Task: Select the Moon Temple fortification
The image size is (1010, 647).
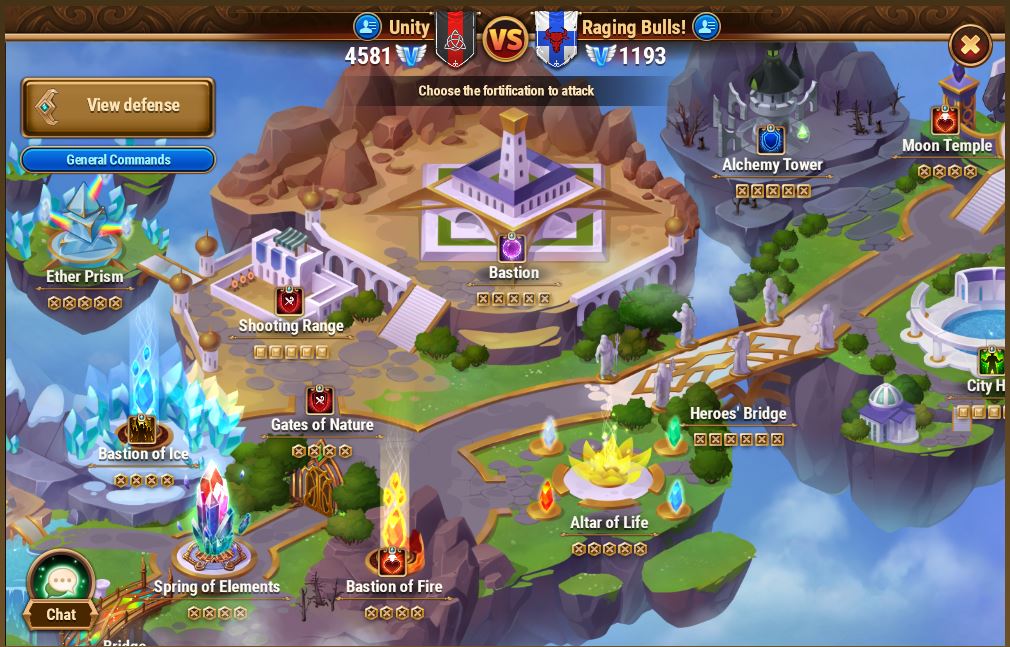Action: [946, 121]
